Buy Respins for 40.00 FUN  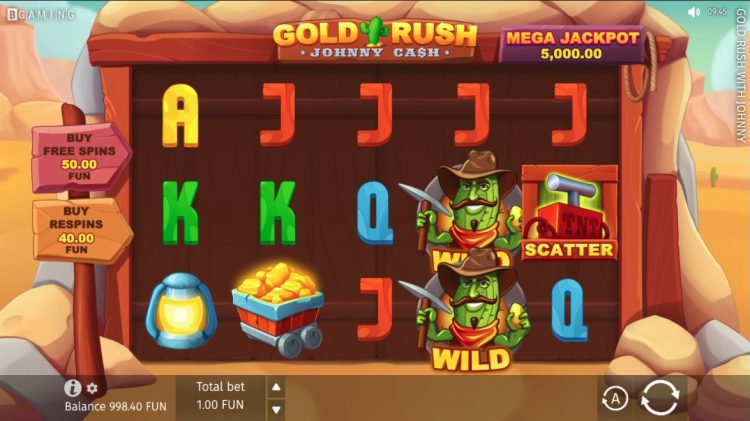click(x=79, y=230)
